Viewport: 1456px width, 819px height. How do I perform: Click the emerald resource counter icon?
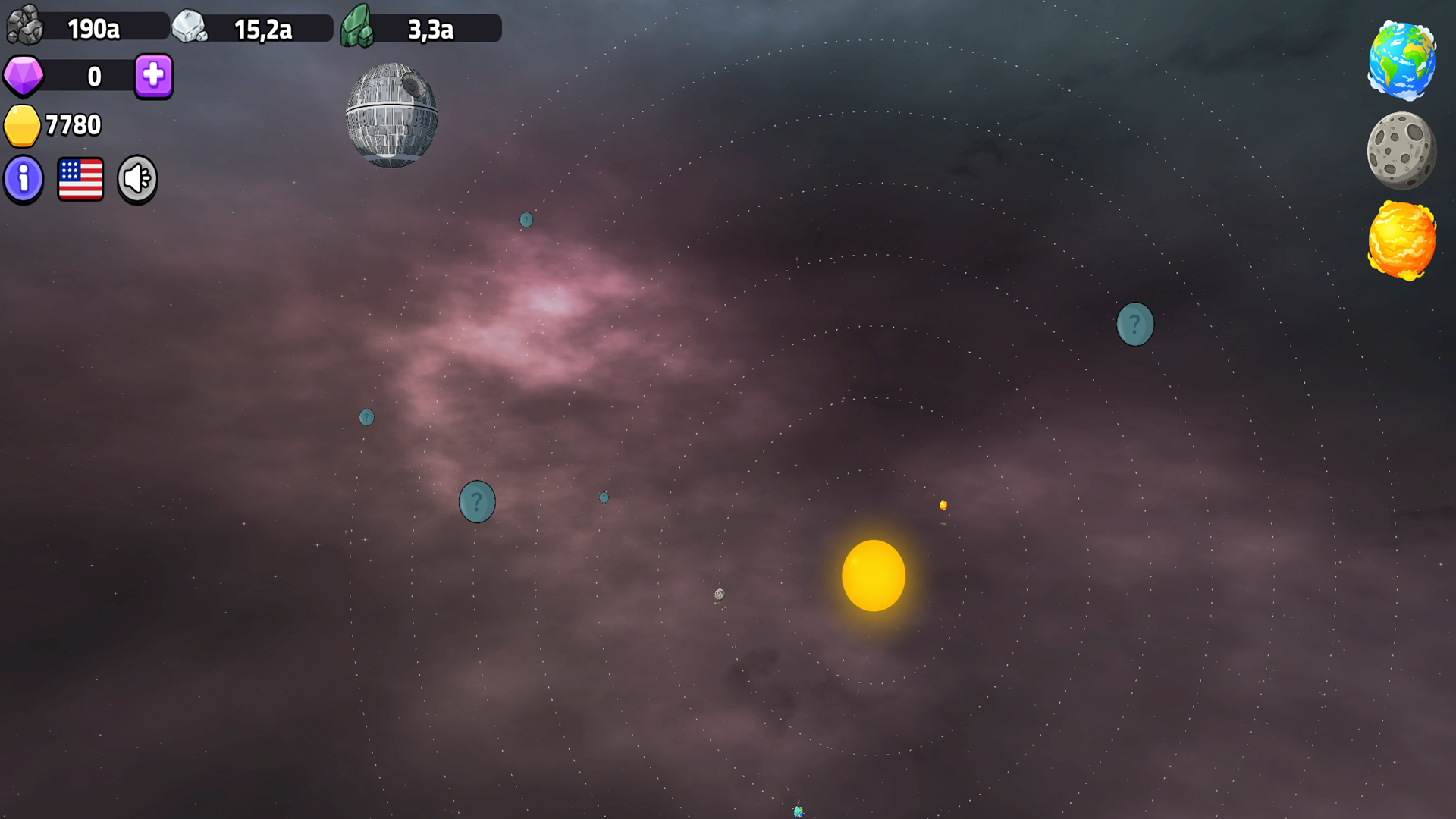pyautogui.click(x=358, y=27)
